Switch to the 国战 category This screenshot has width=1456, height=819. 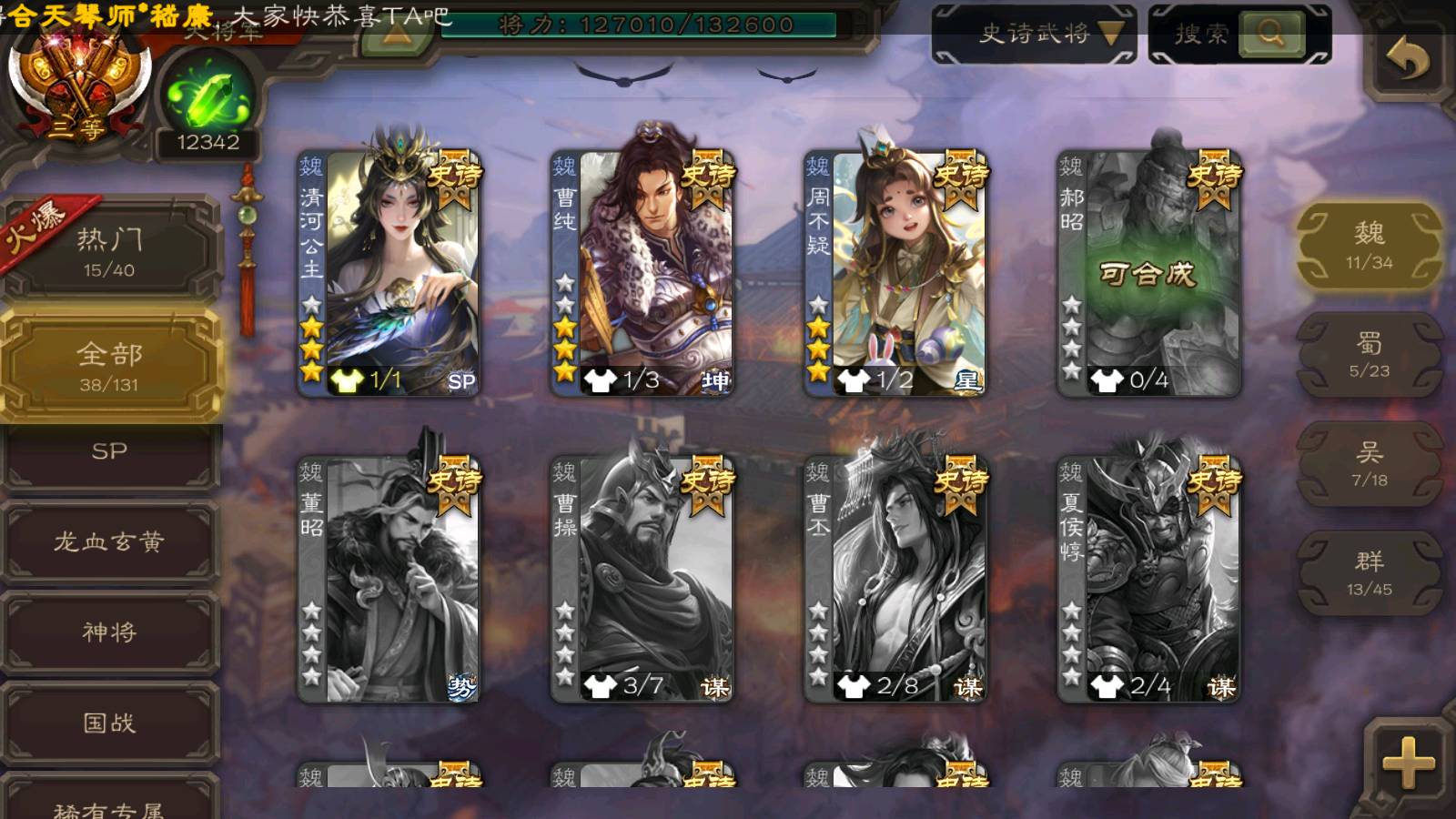tap(109, 723)
